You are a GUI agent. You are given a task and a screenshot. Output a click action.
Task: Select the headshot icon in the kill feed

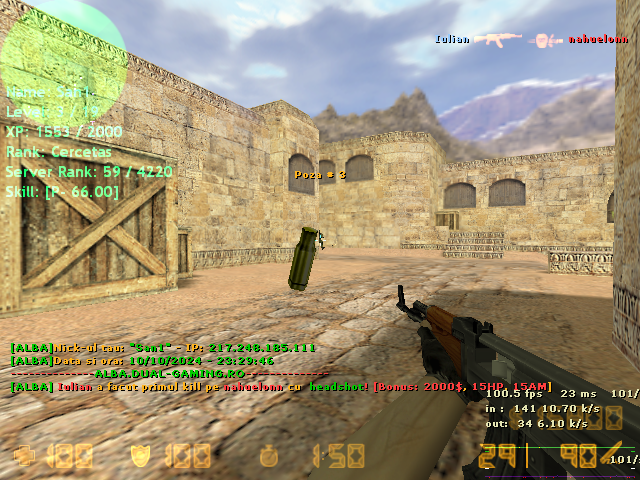pos(546,40)
